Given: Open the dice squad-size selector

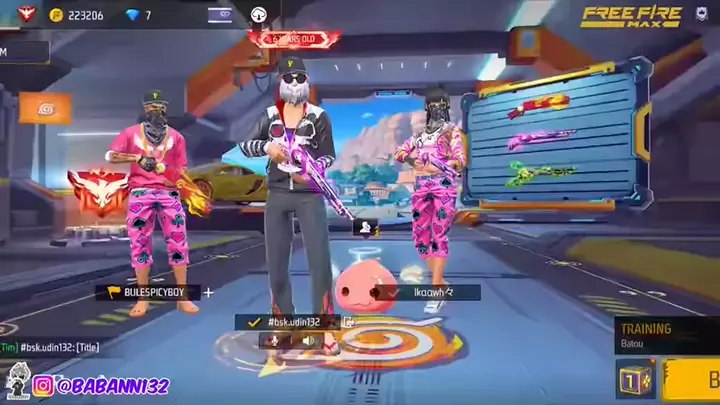Looking at the screenshot, I should click(634, 379).
